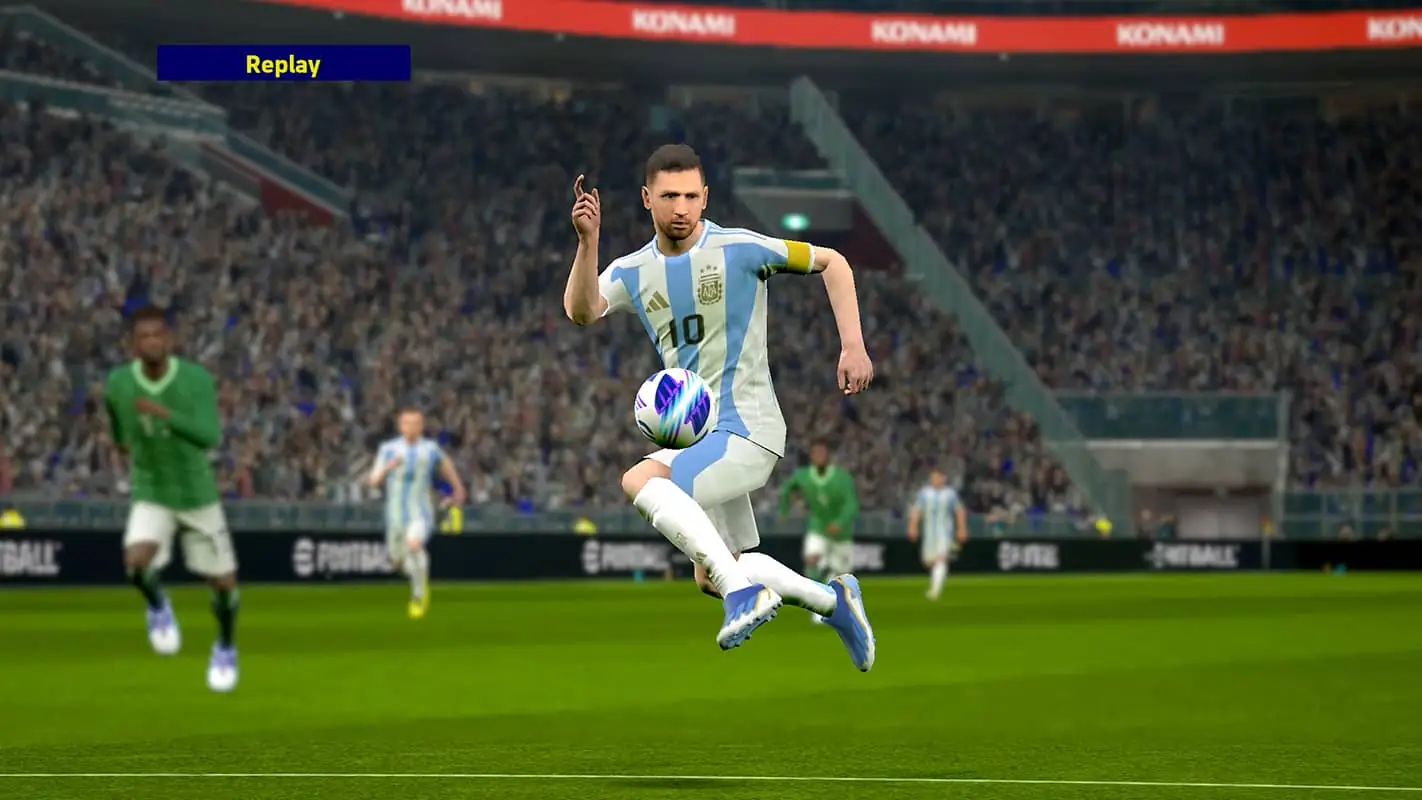Viewport: 1422px width, 800px height.
Task: Select the Argentina crest on the shirt
Action: (710, 290)
